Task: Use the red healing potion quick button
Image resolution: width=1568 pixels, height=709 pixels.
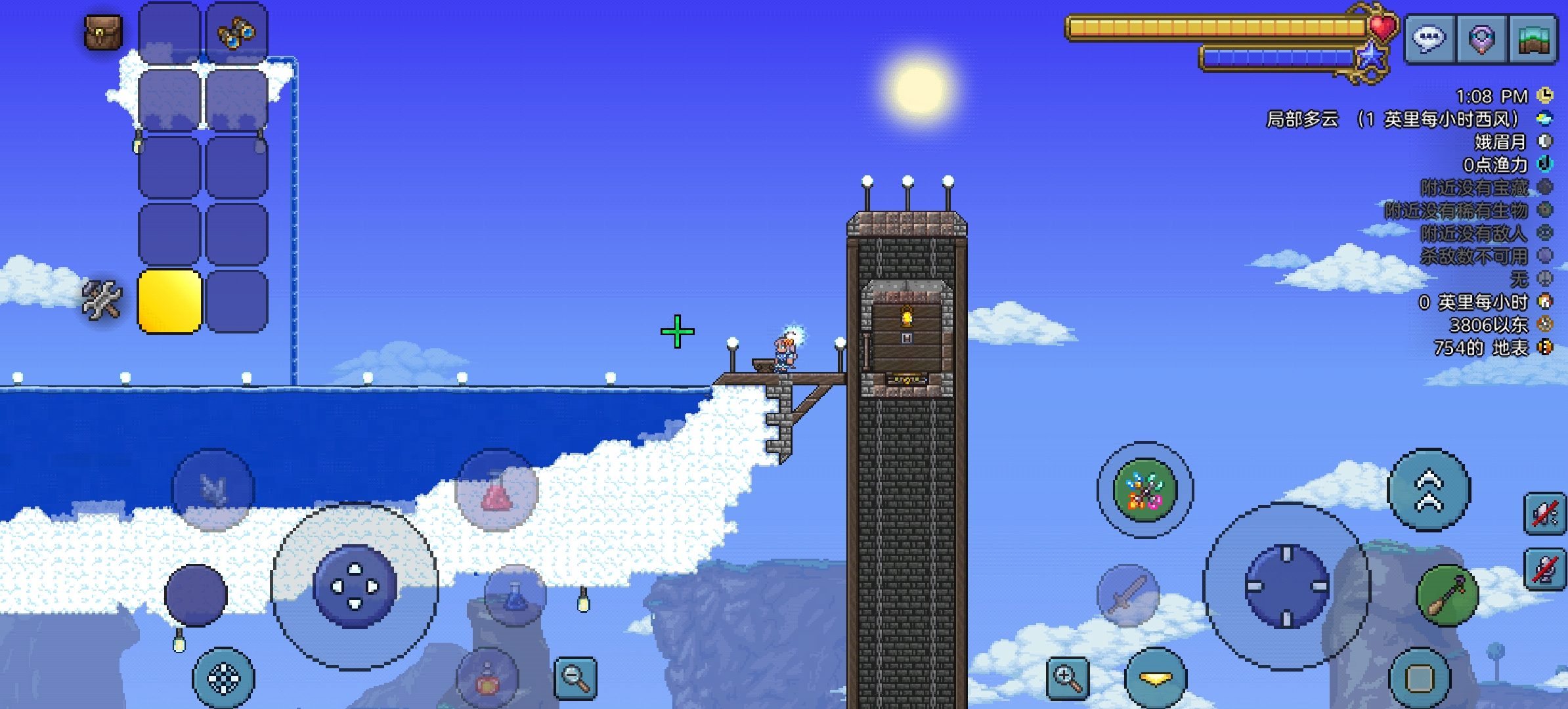Action: (496, 490)
